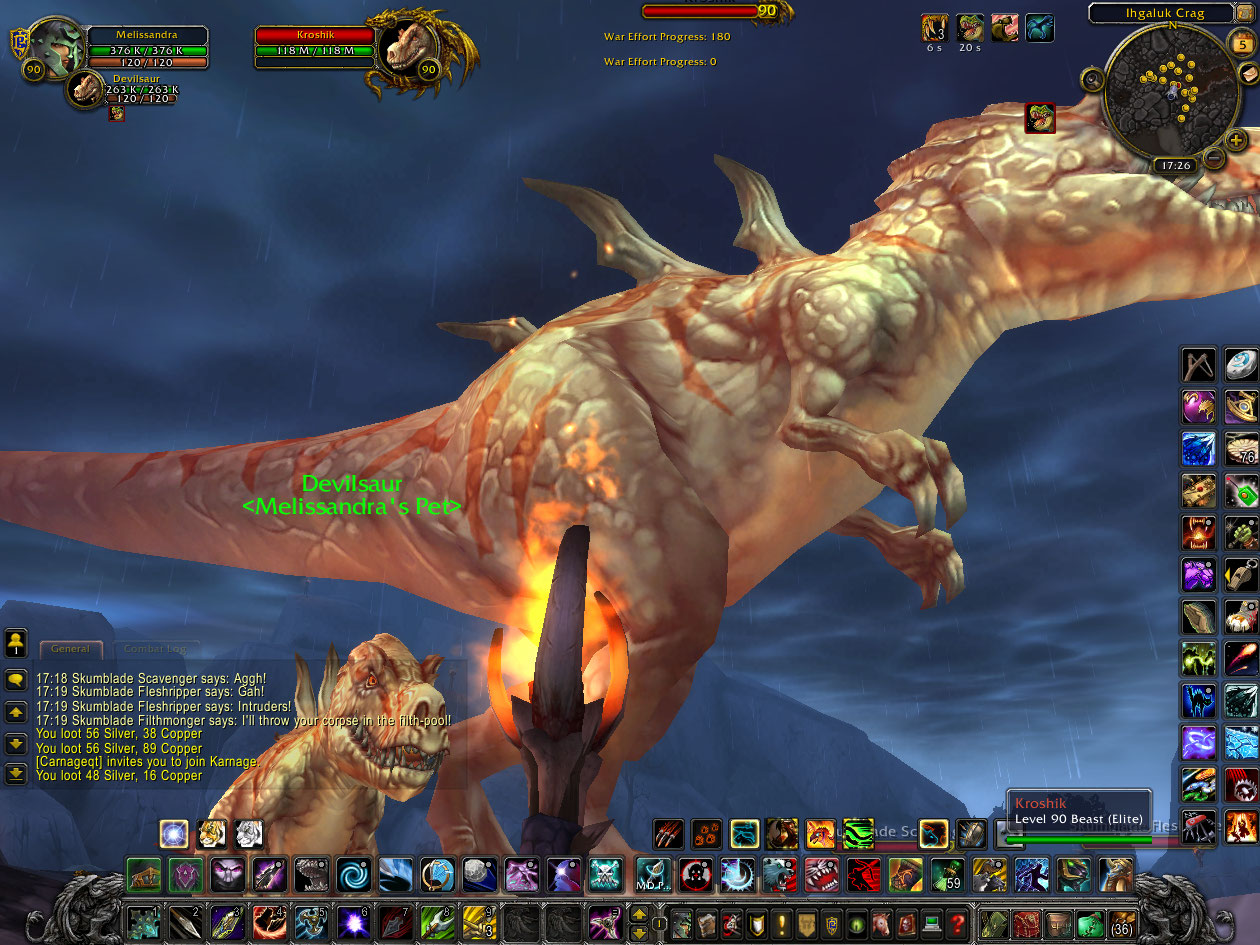
Task: Activate the pet claw attack ability
Action: (668, 834)
